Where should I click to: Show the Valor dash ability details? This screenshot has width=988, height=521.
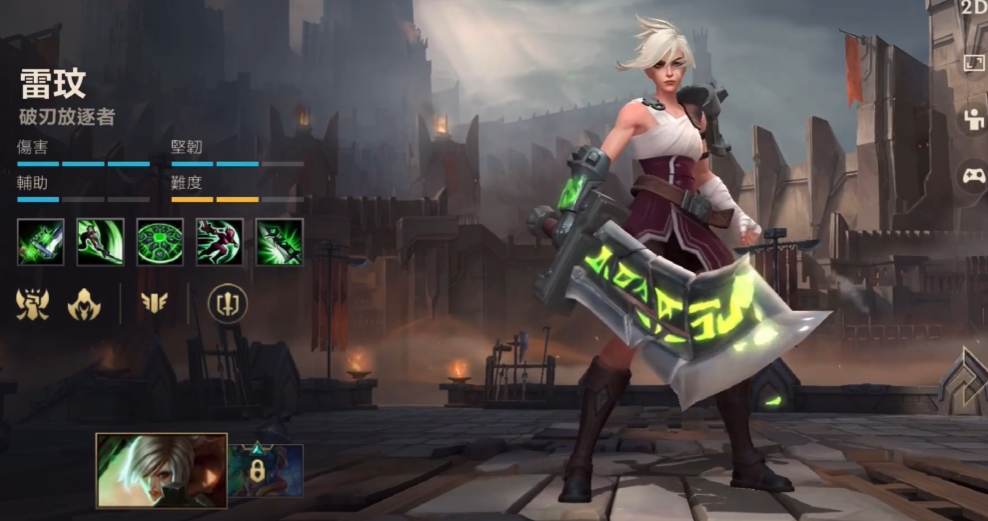(x=219, y=242)
